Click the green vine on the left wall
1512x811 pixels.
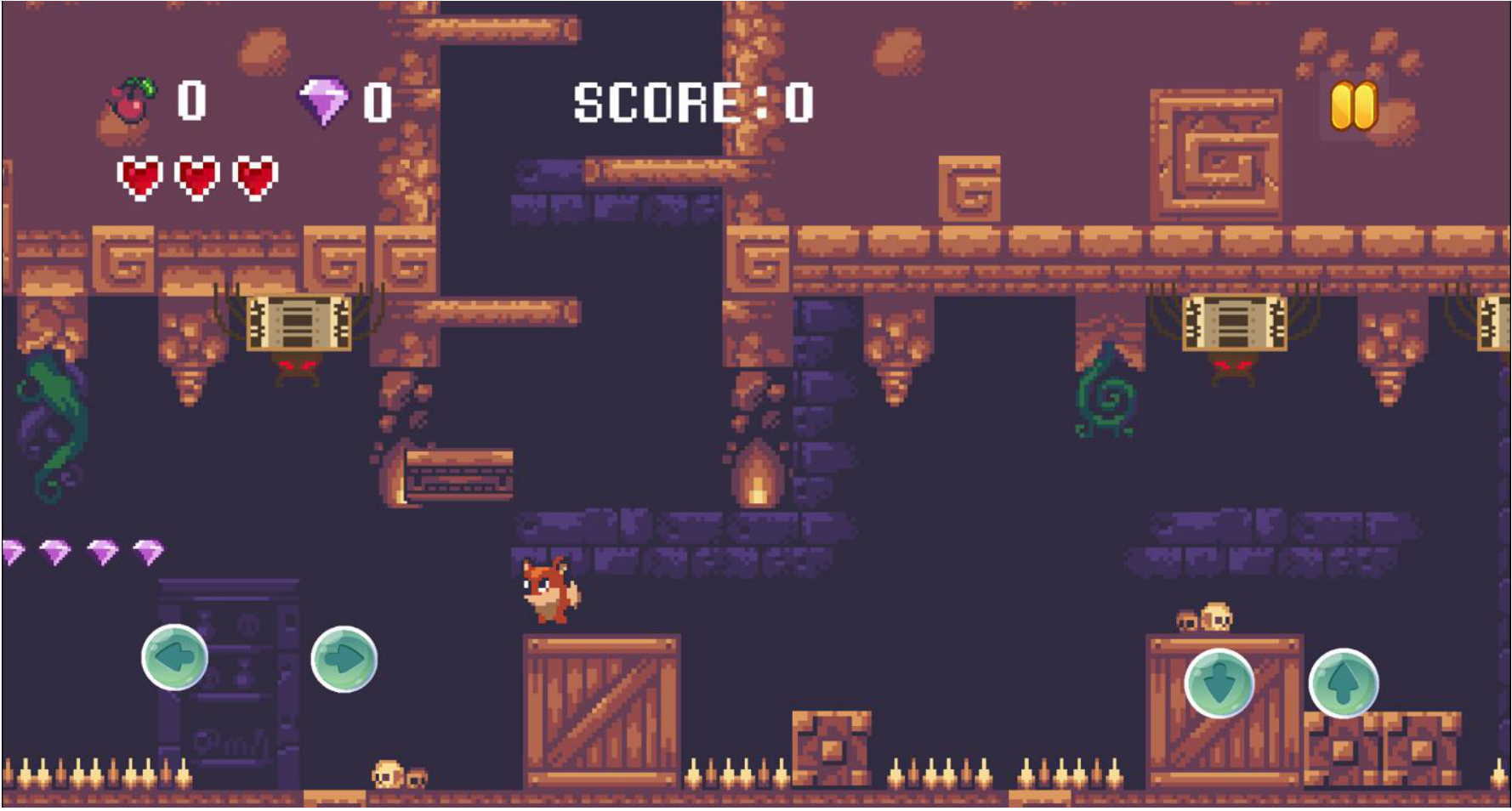pyautogui.click(x=43, y=425)
